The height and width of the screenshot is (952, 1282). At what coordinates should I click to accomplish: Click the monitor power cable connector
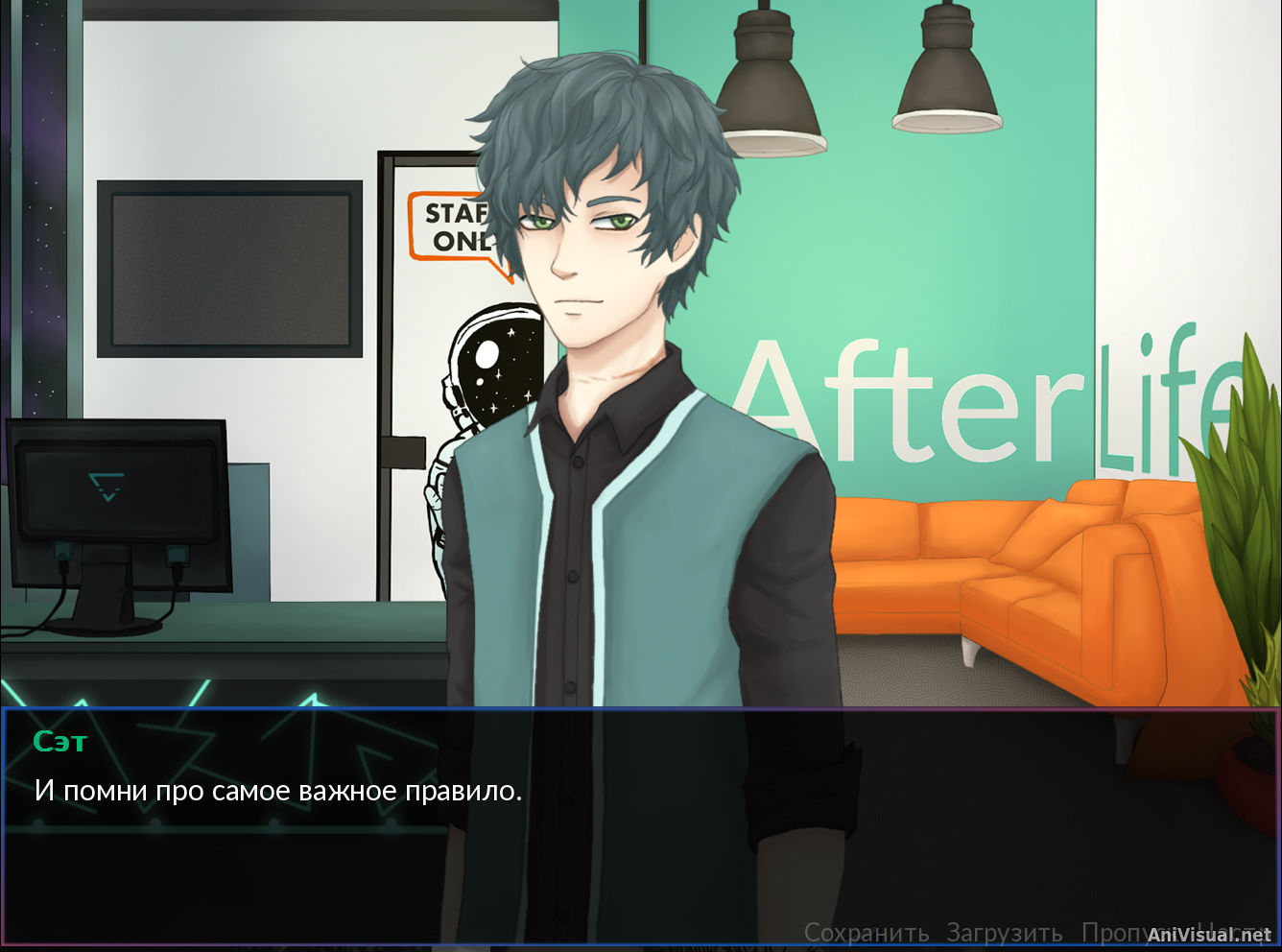[x=65, y=552]
